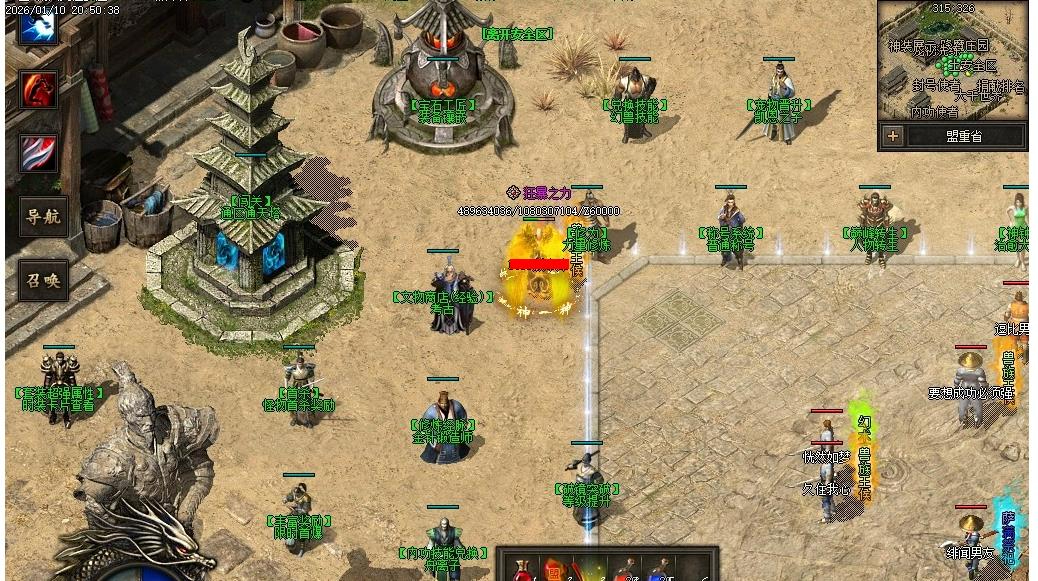Activate the blue lightning skill icon
Image resolution: width=1038 pixels, height=581 pixels.
click(39, 27)
